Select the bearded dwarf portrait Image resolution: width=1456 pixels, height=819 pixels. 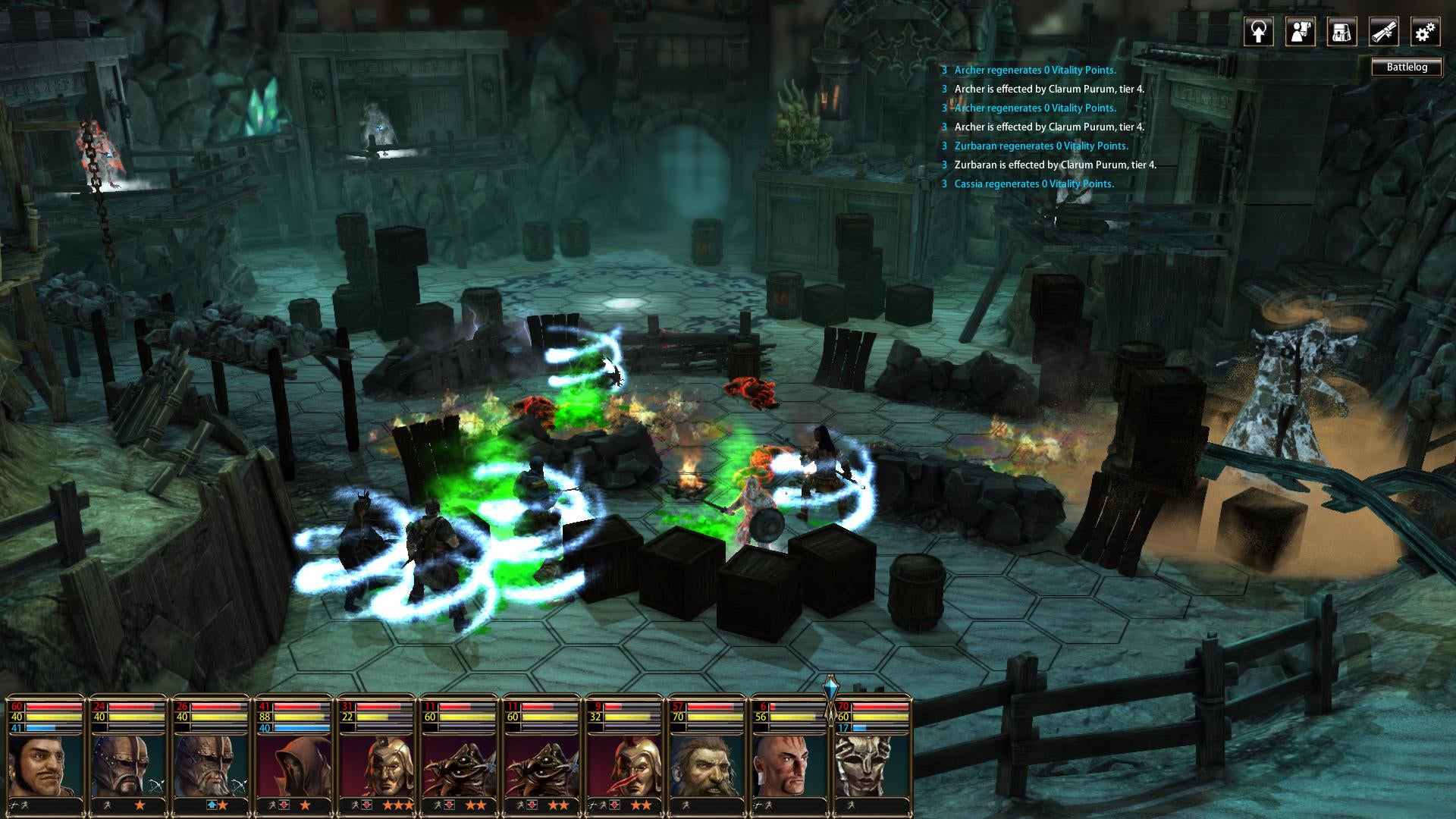coord(707,764)
